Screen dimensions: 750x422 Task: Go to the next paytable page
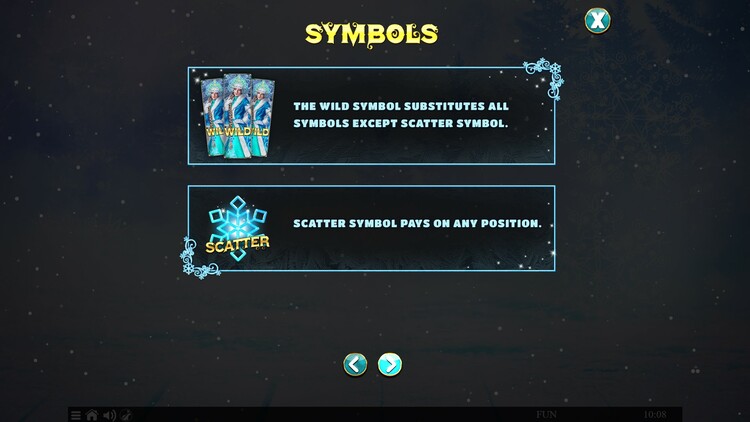point(390,364)
